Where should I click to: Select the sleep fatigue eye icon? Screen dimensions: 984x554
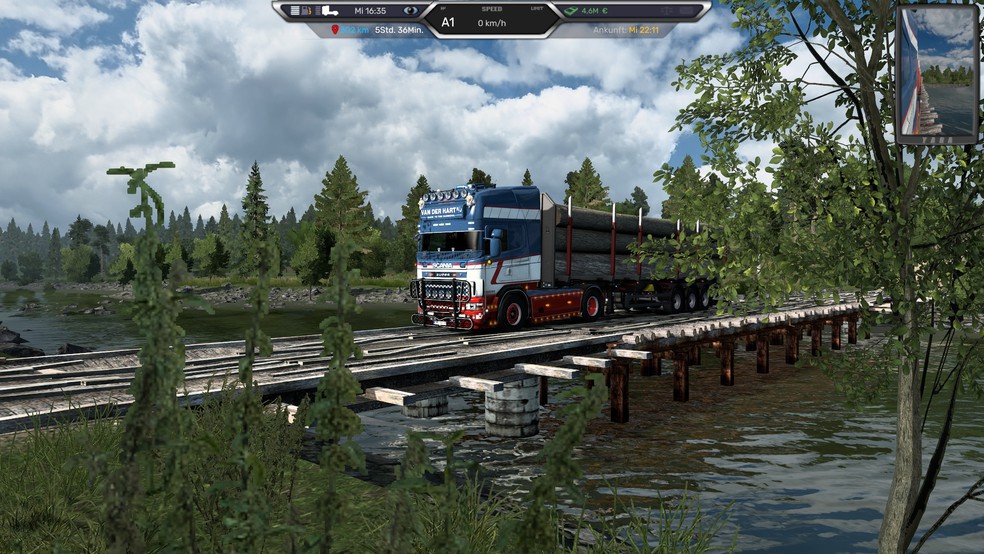coord(411,11)
